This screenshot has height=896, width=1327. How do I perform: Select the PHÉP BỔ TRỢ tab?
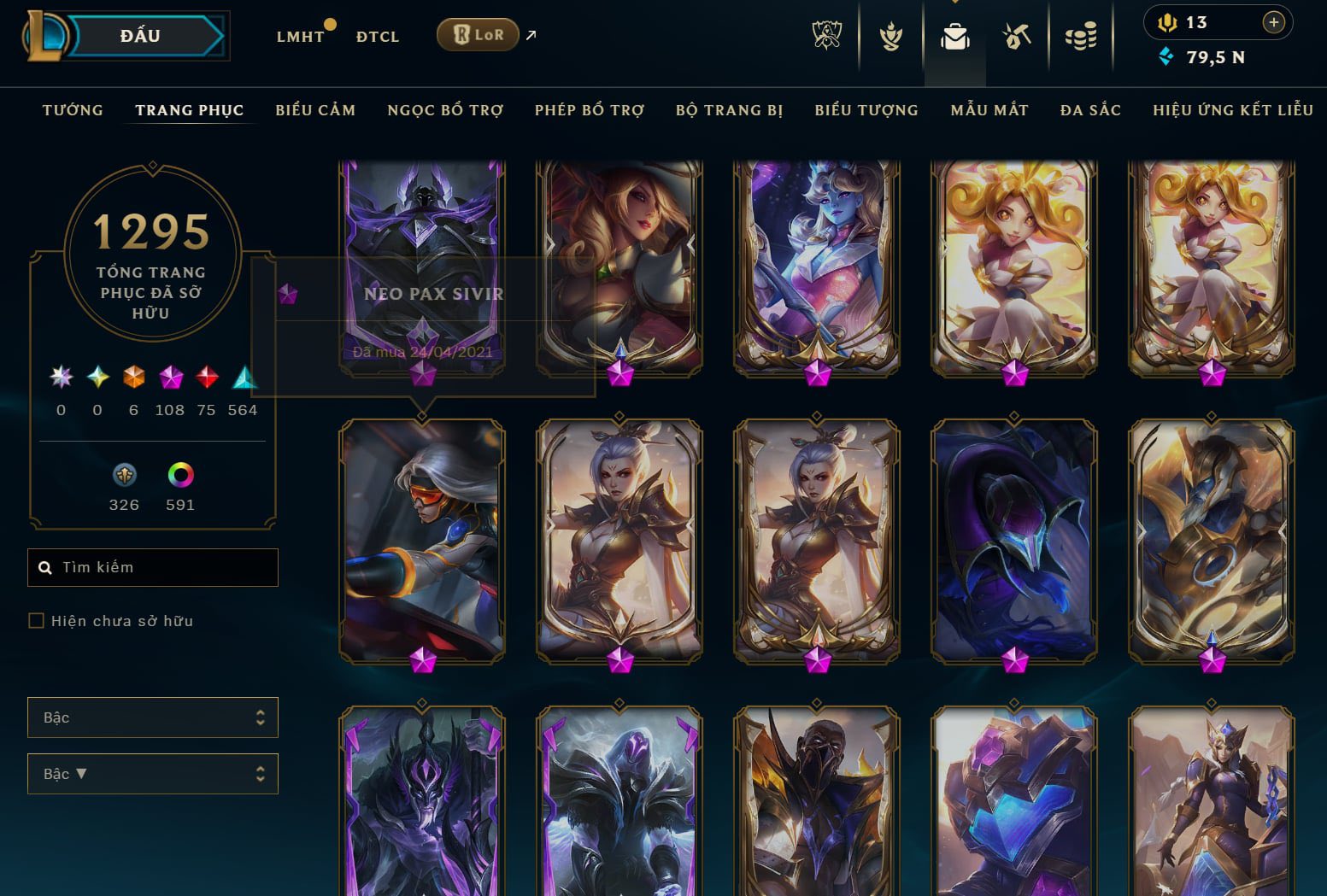click(590, 110)
